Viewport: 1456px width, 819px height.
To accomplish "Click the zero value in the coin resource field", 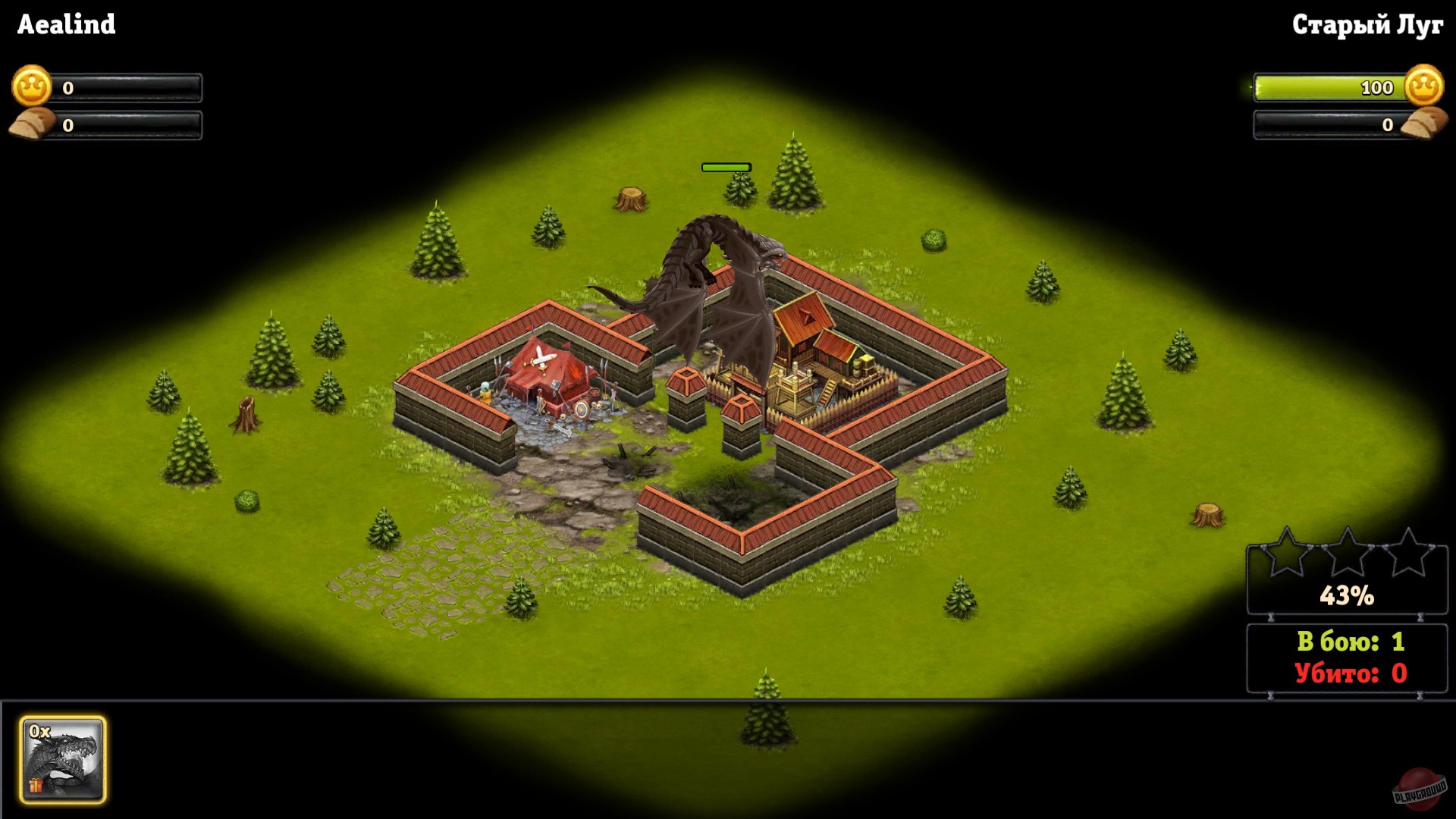I will (x=67, y=86).
